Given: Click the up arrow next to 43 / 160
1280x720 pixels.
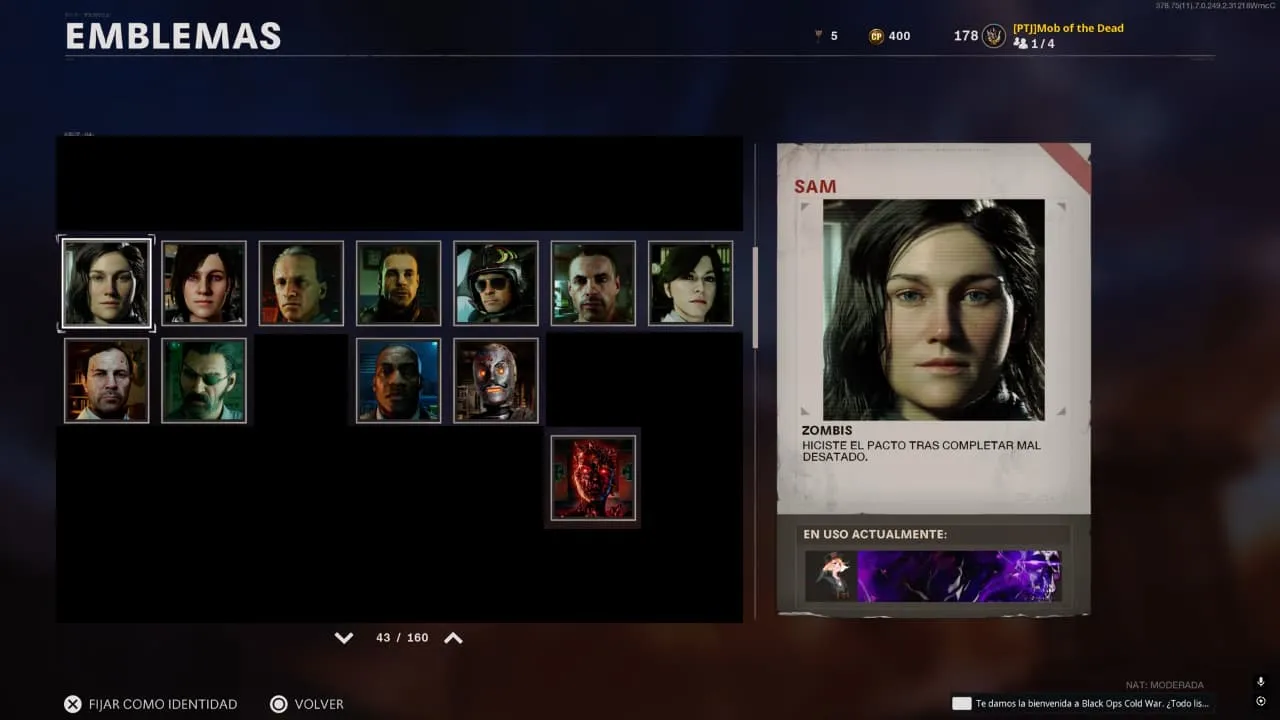Looking at the screenshot, I should [453, 638].
